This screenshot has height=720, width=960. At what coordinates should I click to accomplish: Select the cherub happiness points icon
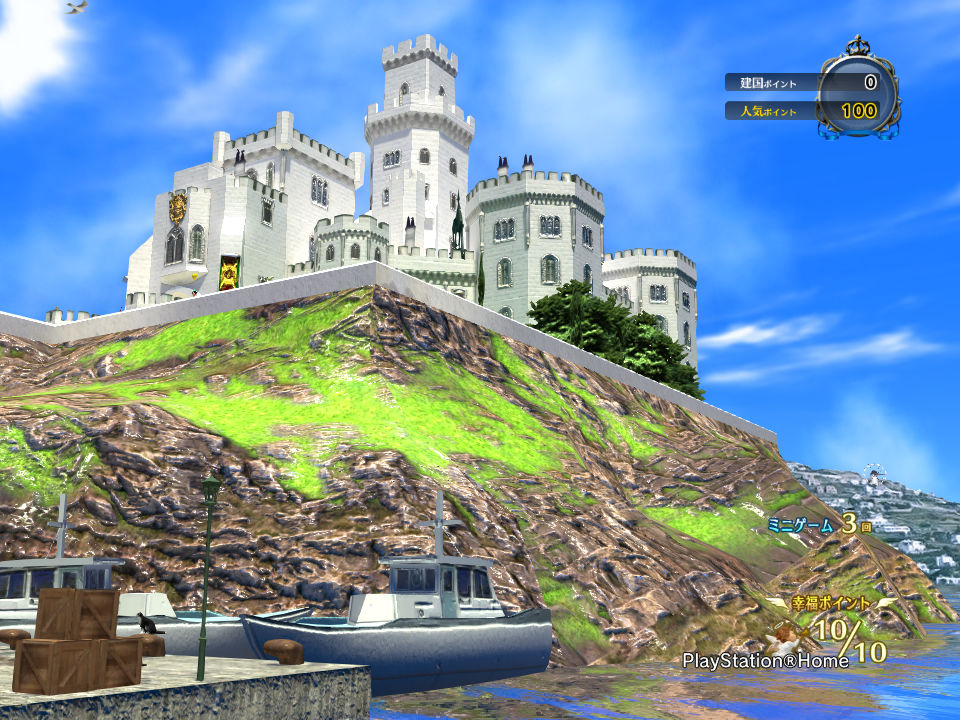(786, 634)
